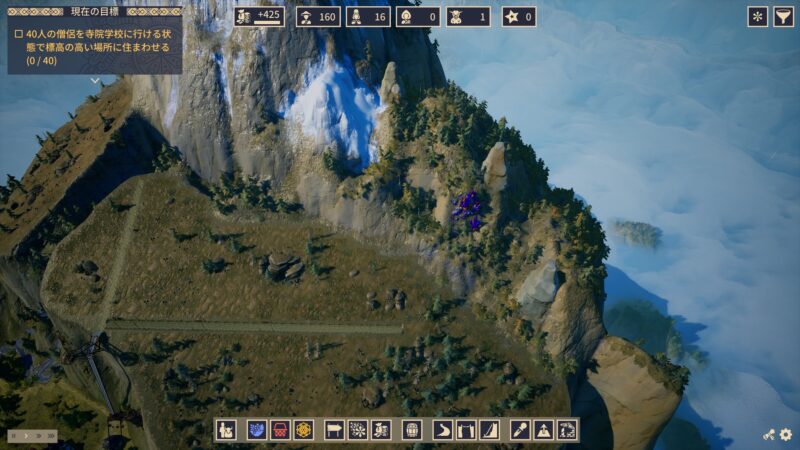Click the game speed control bar
The width and height of the screenshot is (800, 450).
click(x=32, y=436)
